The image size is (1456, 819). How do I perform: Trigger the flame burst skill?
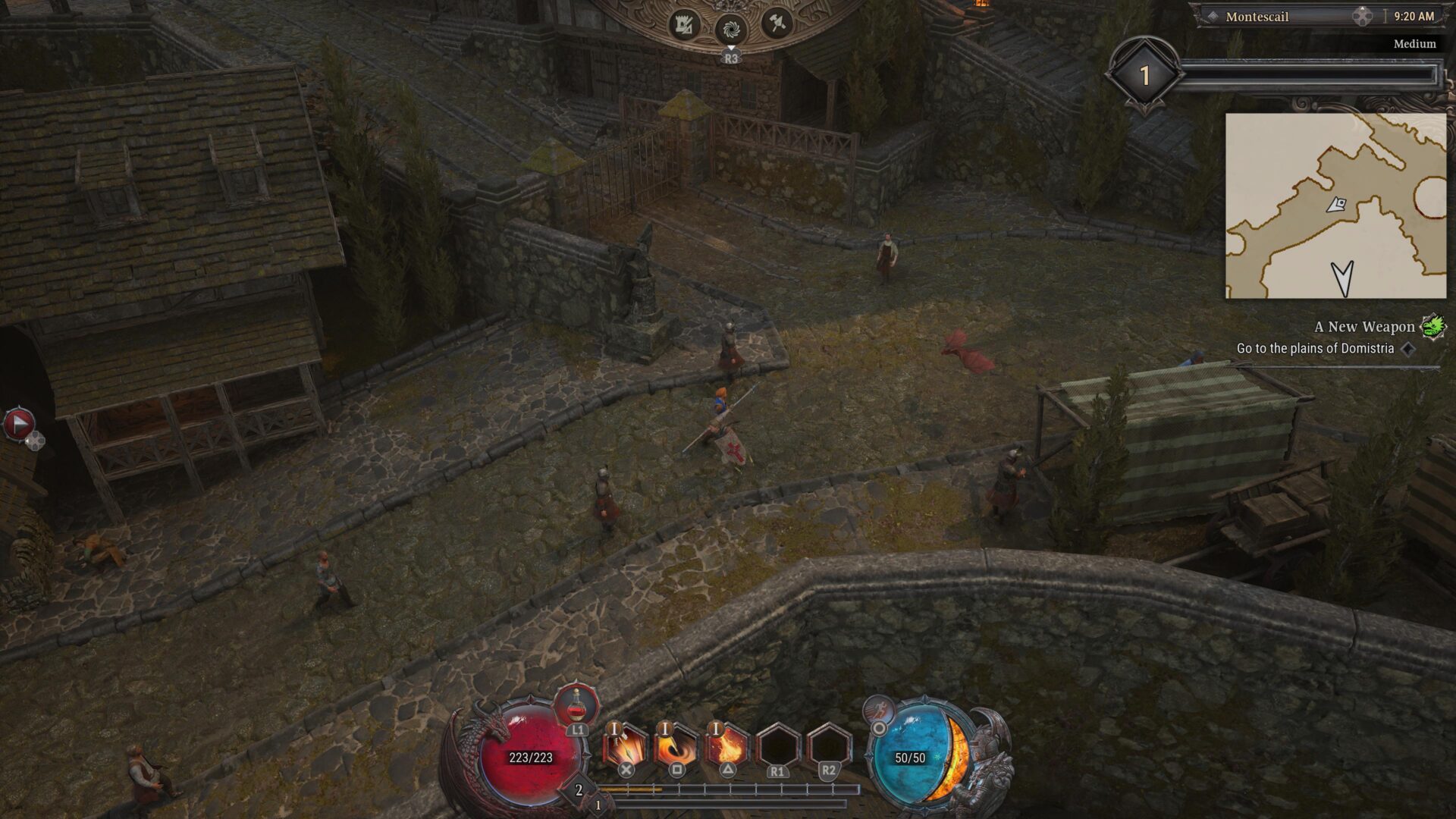[x=726, y=745]
